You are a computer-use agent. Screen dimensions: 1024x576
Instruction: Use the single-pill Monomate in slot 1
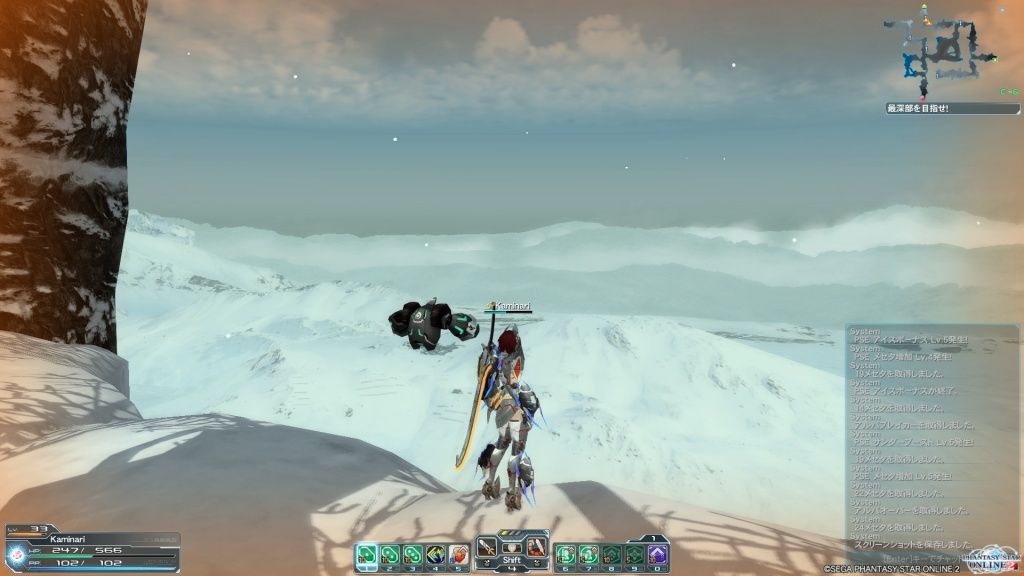[367, 554]
